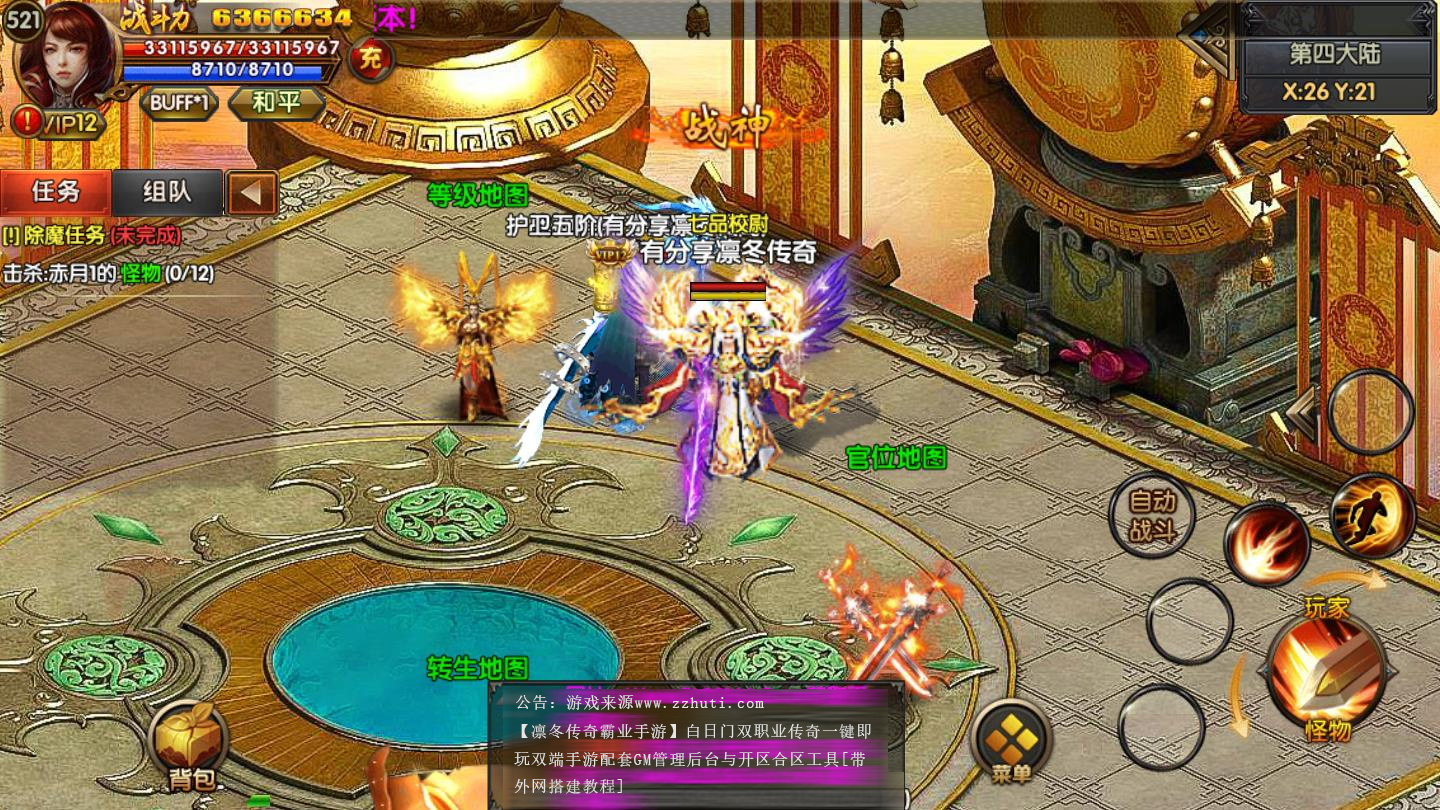Activate the running figure dash skill
Screen dimensions: 1440x810
(x=1373, y=515)
